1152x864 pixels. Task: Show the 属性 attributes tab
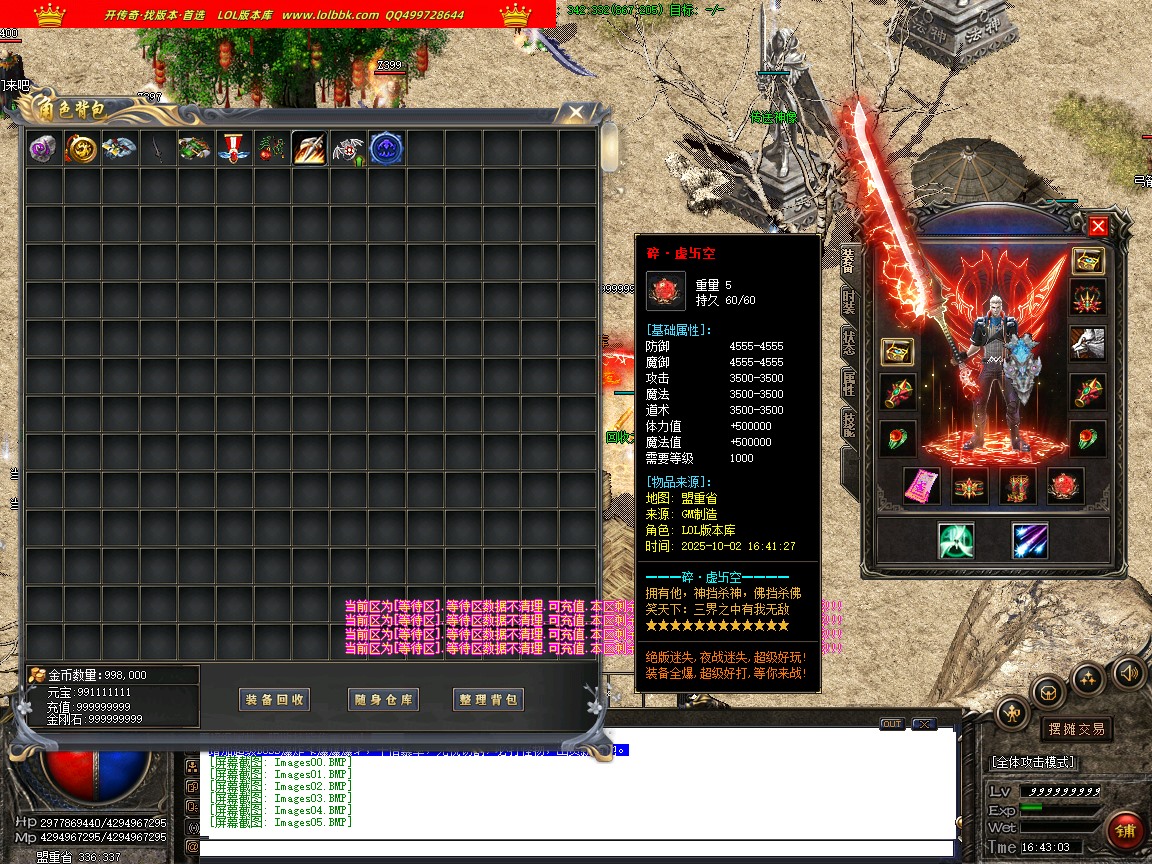(849, 383)
